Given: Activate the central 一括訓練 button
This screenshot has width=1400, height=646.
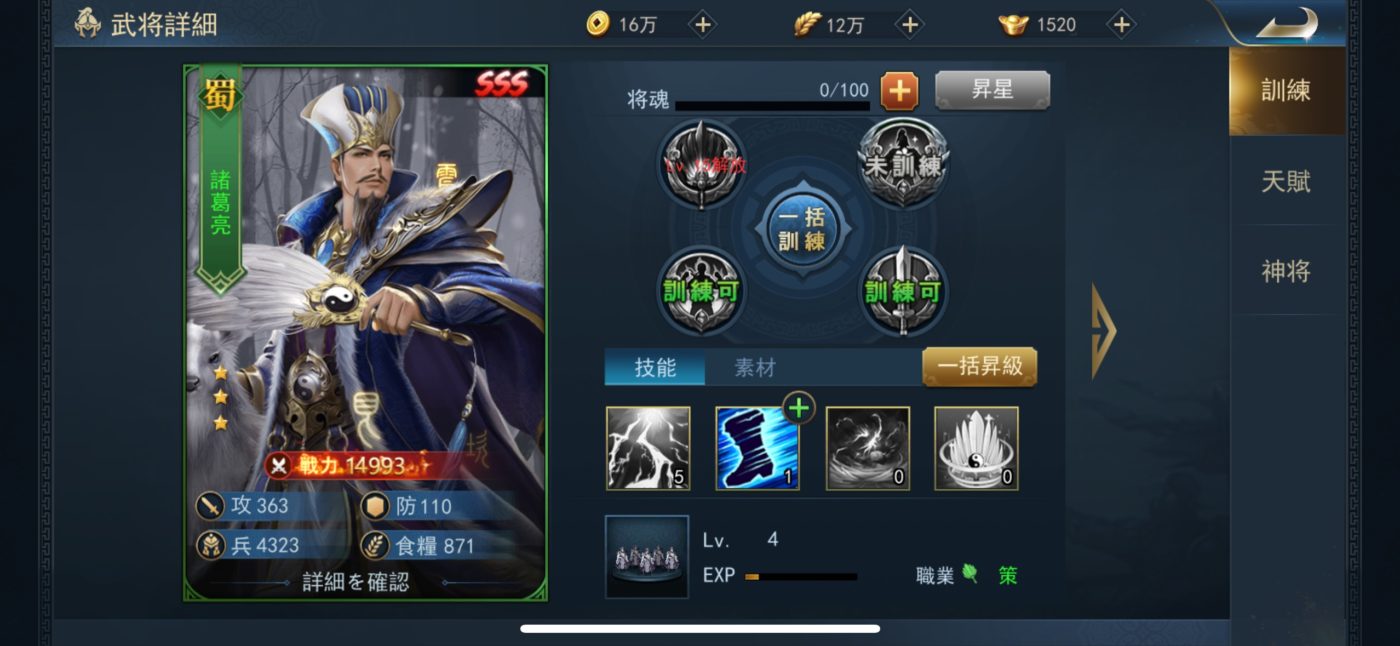Looking at the screenshot, I should tap(801, 229).
